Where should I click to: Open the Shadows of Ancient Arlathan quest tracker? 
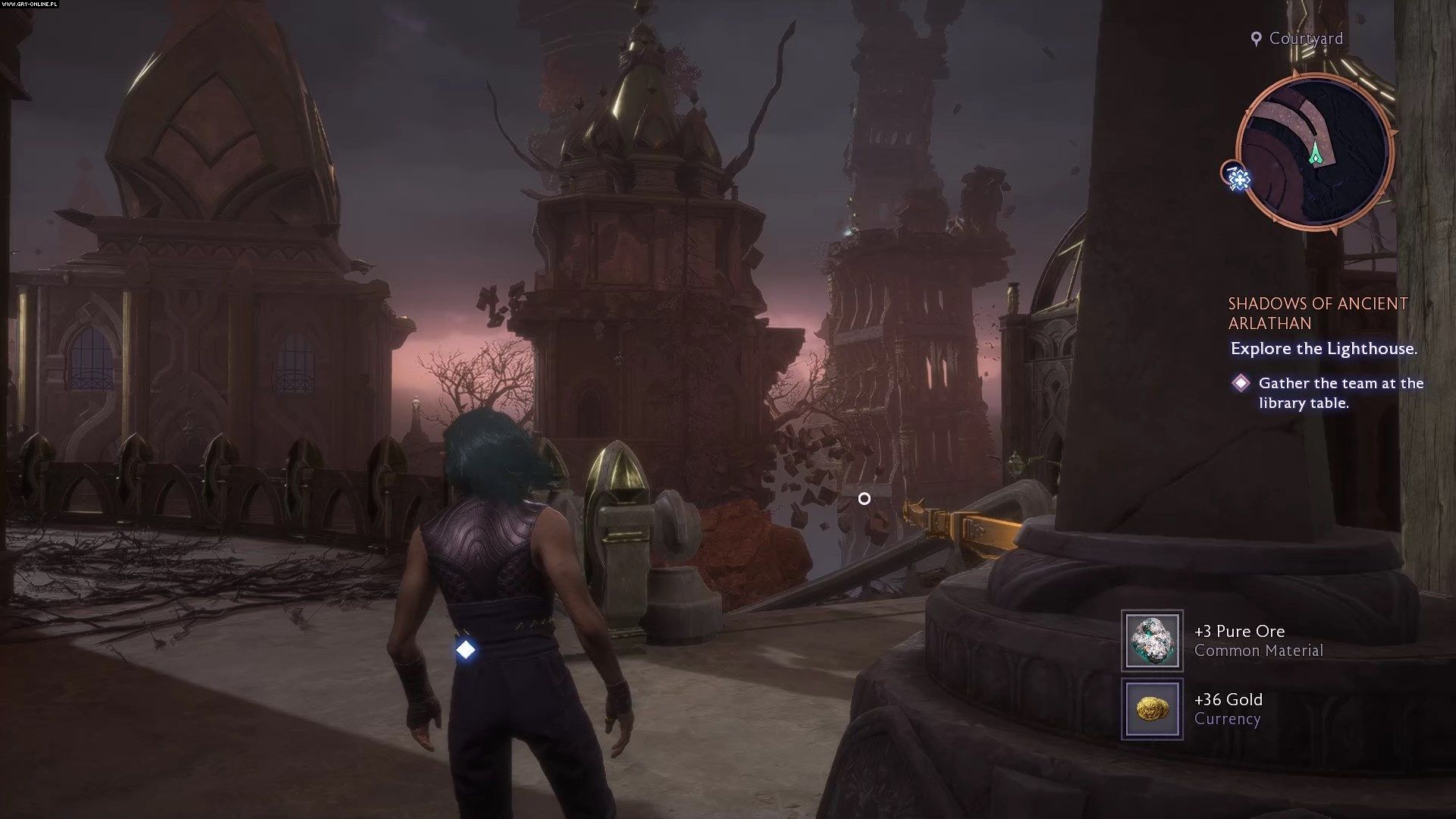1317,313
